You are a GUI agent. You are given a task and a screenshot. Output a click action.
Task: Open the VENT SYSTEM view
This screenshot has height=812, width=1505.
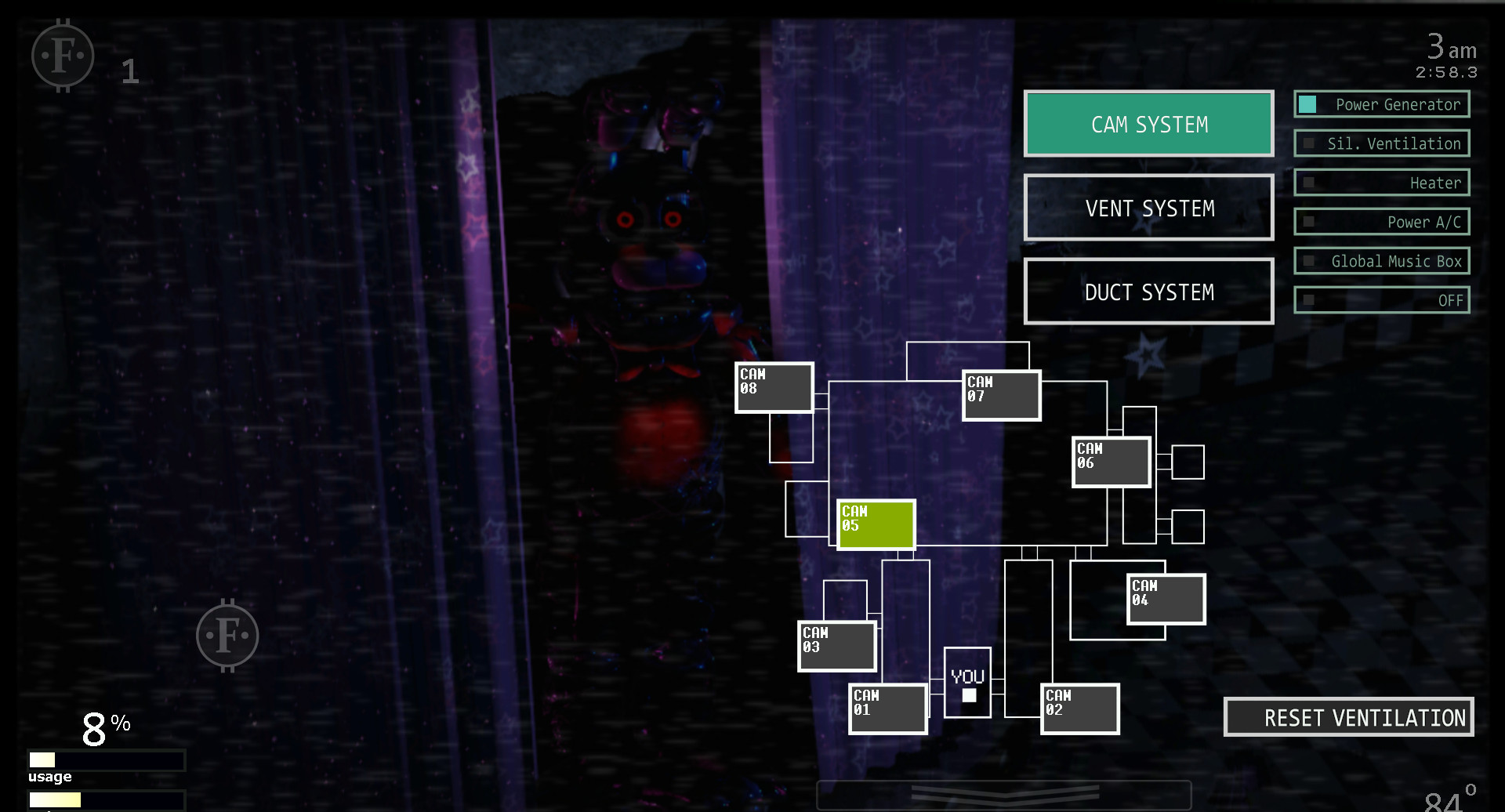tap(1148, 208)
